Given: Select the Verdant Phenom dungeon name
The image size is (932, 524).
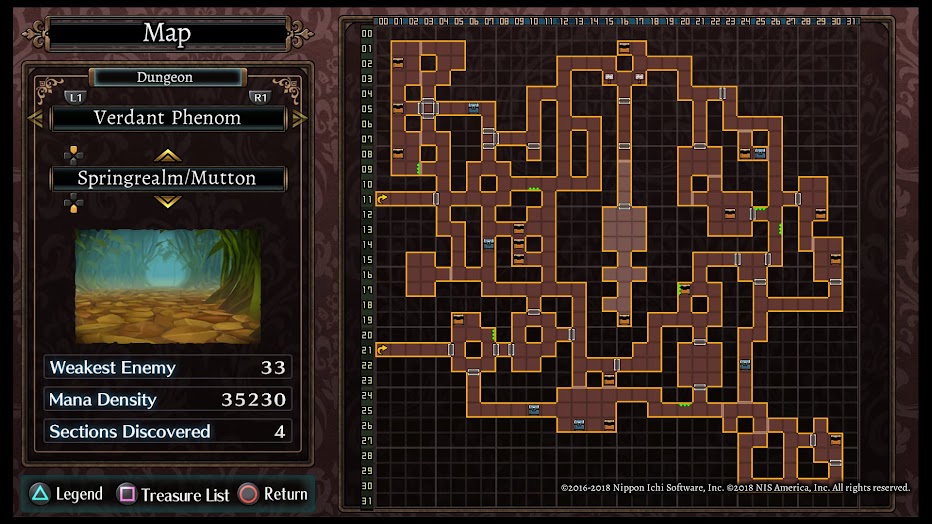Looking at the screenshot, I should (168, 118).
